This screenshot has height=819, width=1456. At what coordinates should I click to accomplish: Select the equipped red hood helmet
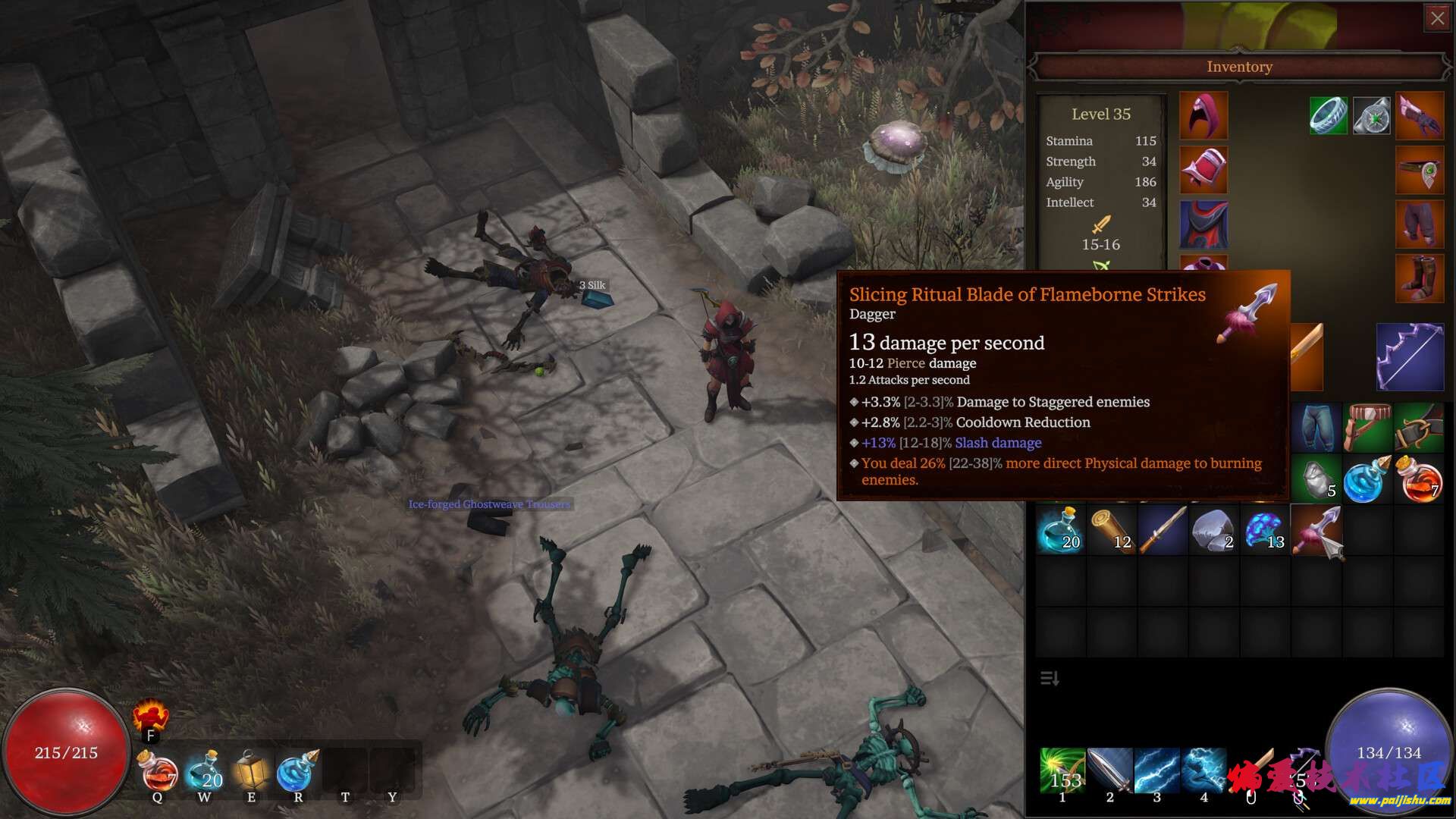(x=1203, y=116)
